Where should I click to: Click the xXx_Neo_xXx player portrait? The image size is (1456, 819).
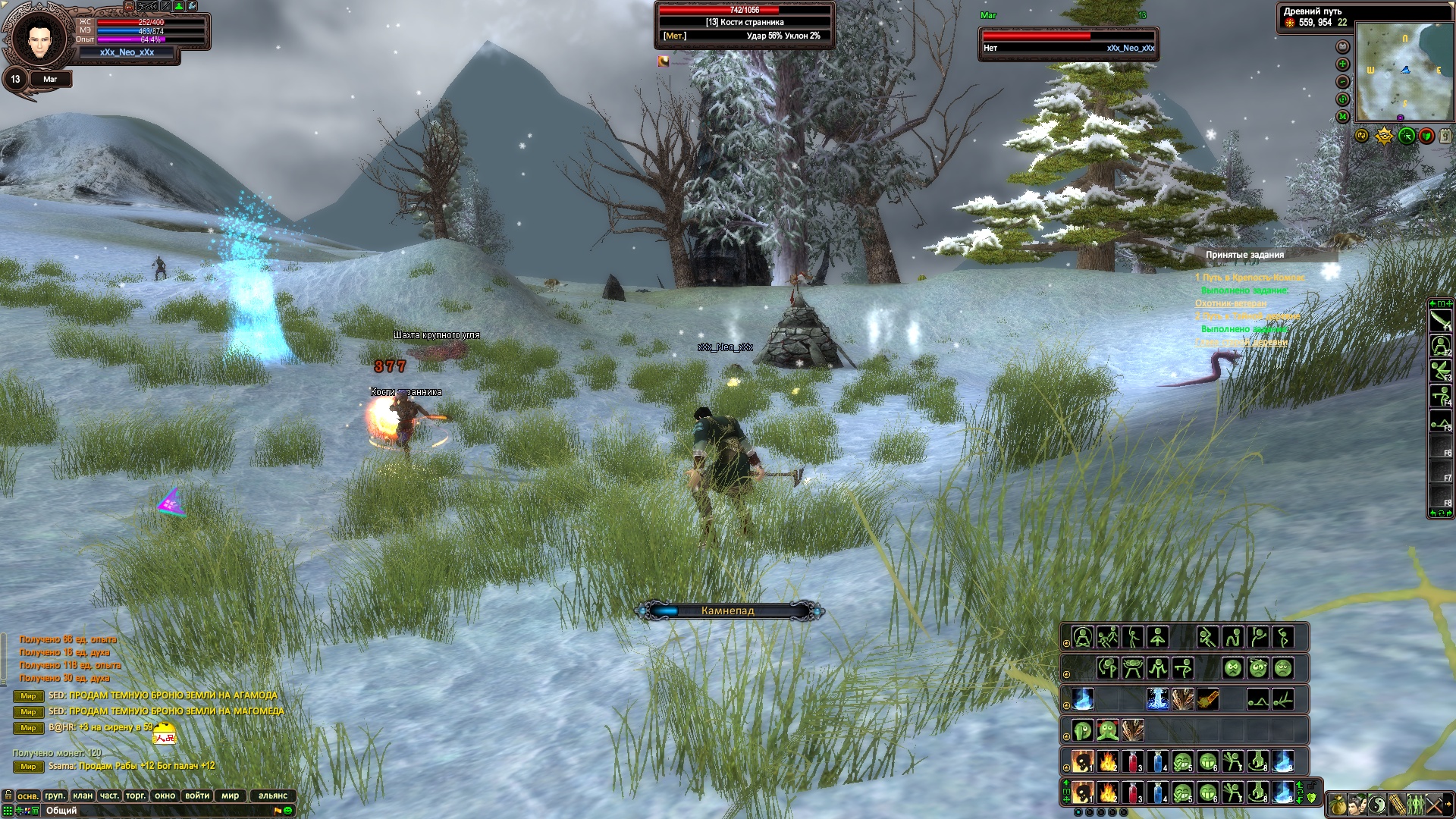coord(36,38)
